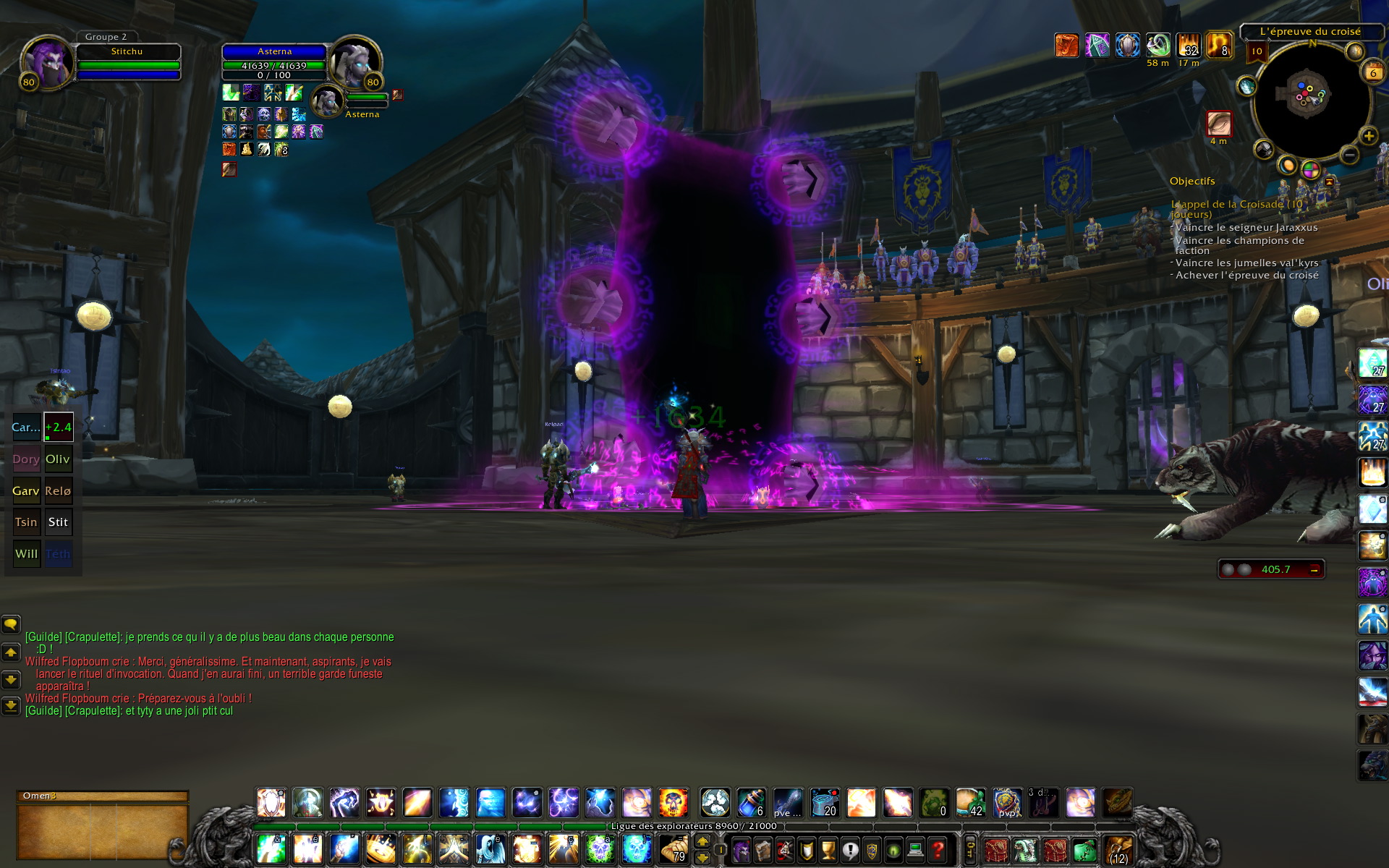Select the Garv raid frame

click(x=26, y=490)
